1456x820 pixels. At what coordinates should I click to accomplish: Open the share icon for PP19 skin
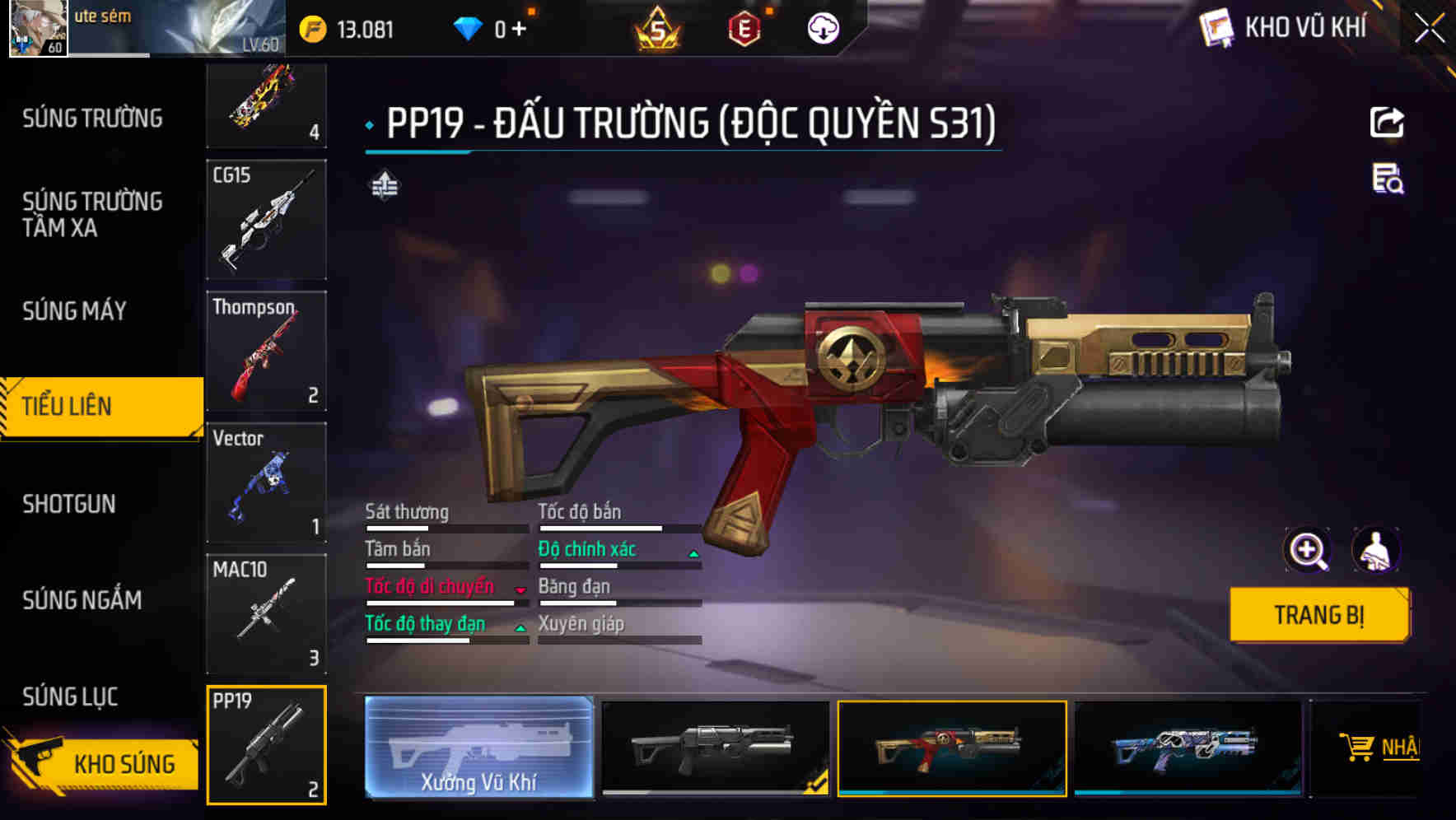coord(1388,122)
